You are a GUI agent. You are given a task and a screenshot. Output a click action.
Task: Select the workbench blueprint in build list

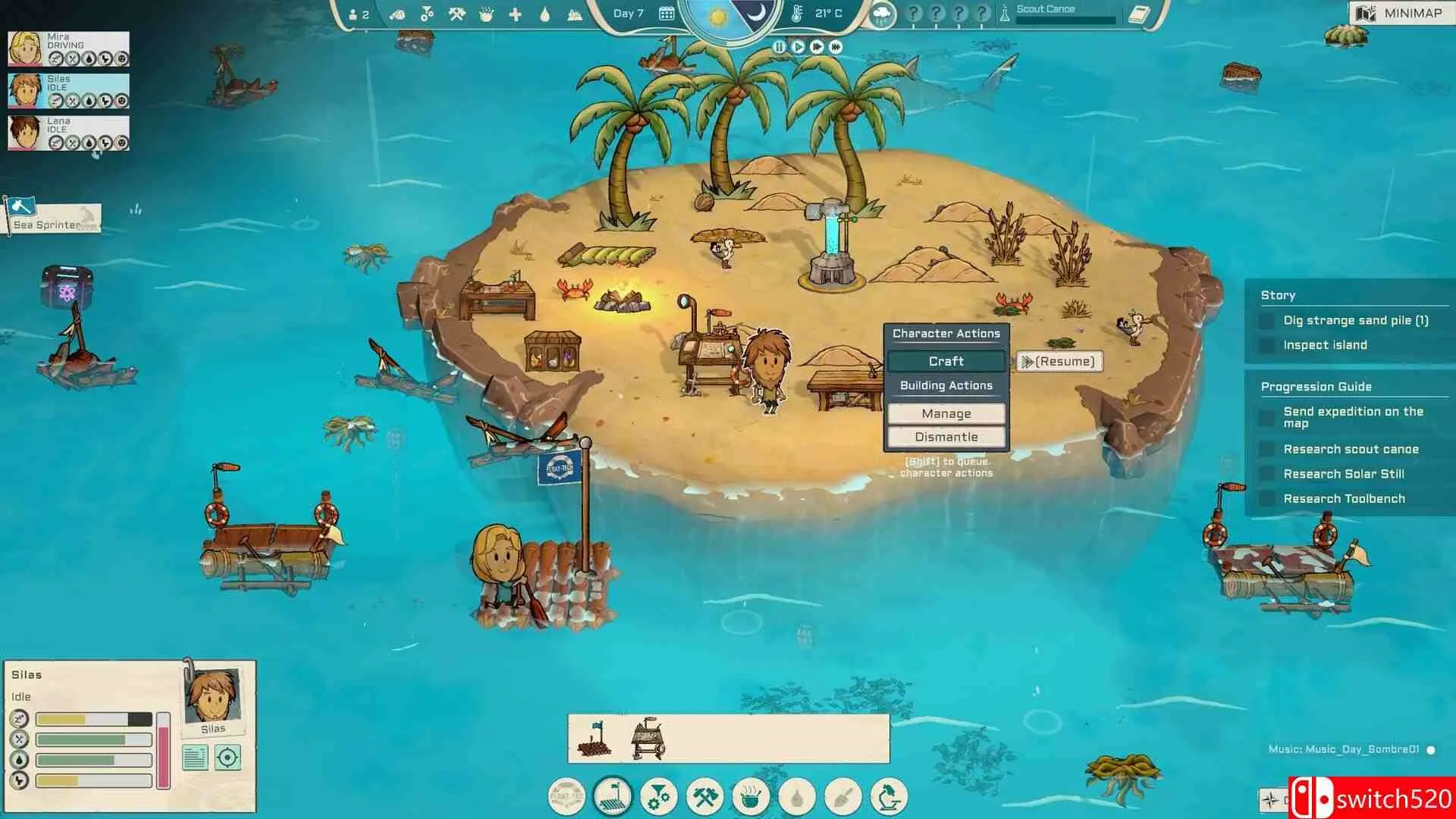(x=649, y=739)
